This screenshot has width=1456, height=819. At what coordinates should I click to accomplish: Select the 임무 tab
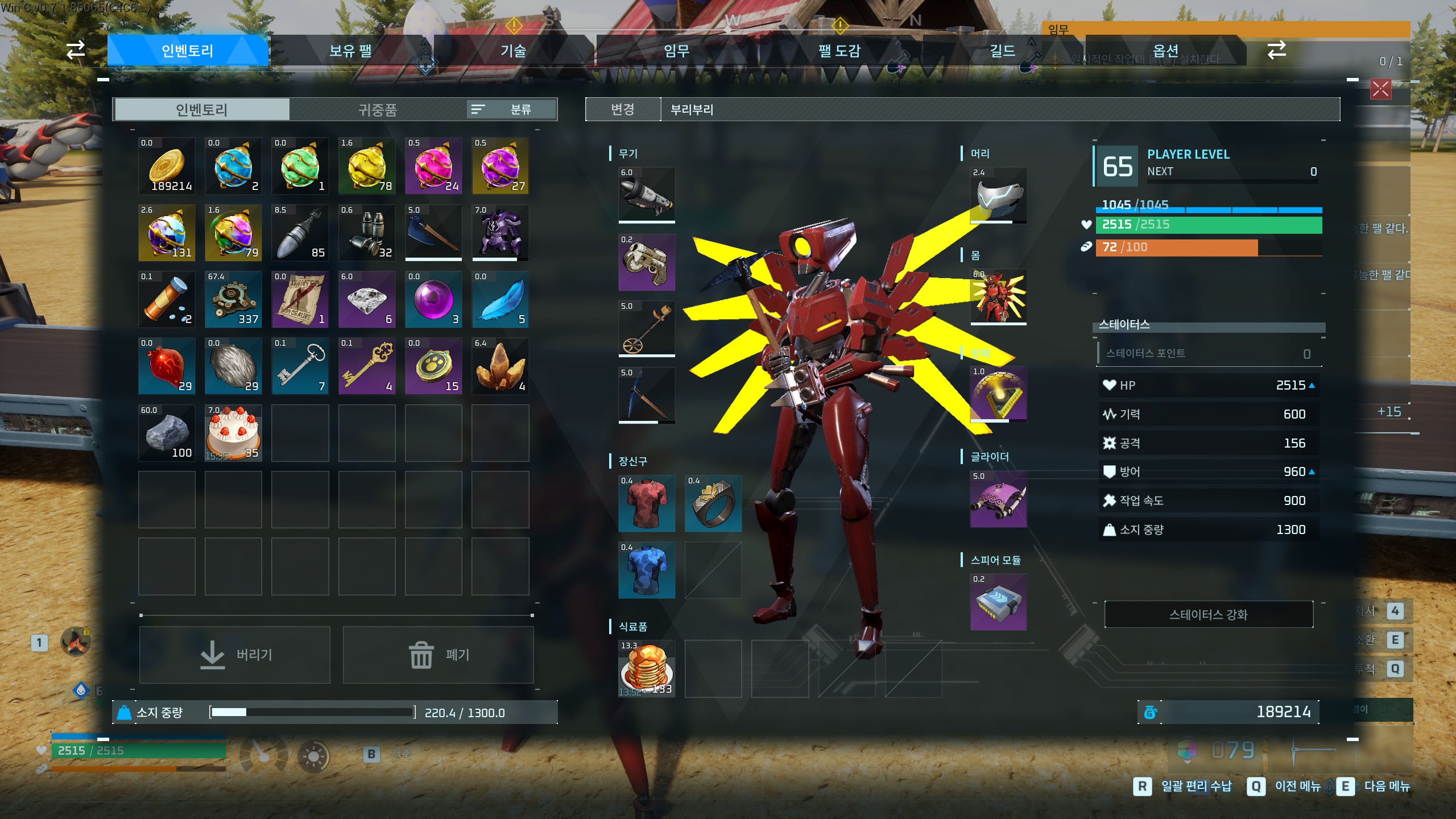677,51
